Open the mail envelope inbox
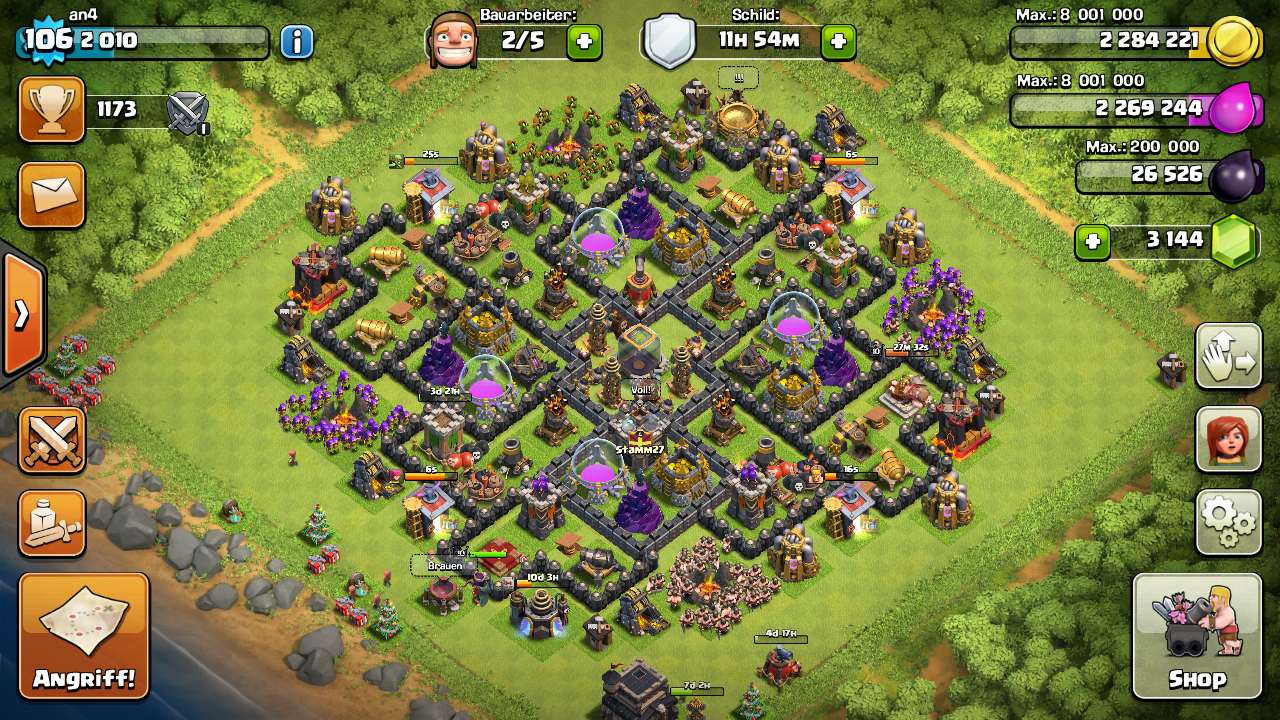 click(52, 195)
